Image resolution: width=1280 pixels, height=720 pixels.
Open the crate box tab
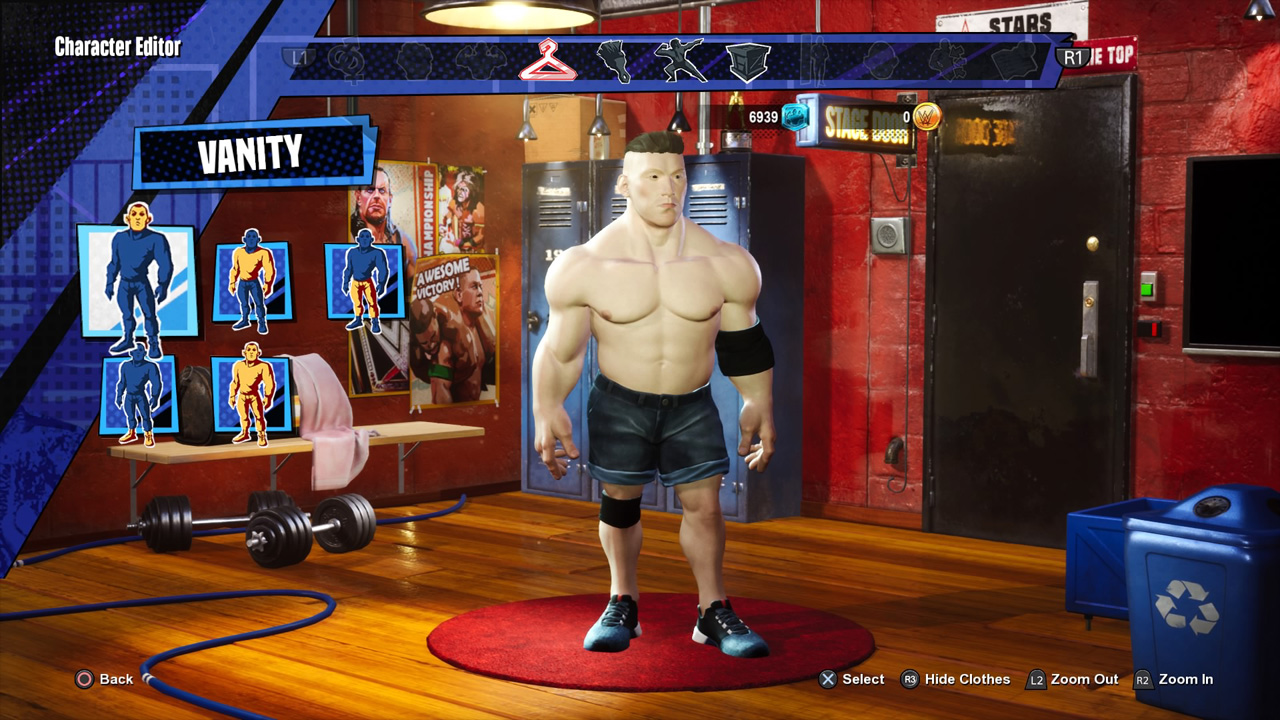pyautogui.click(x=747, y=61)
